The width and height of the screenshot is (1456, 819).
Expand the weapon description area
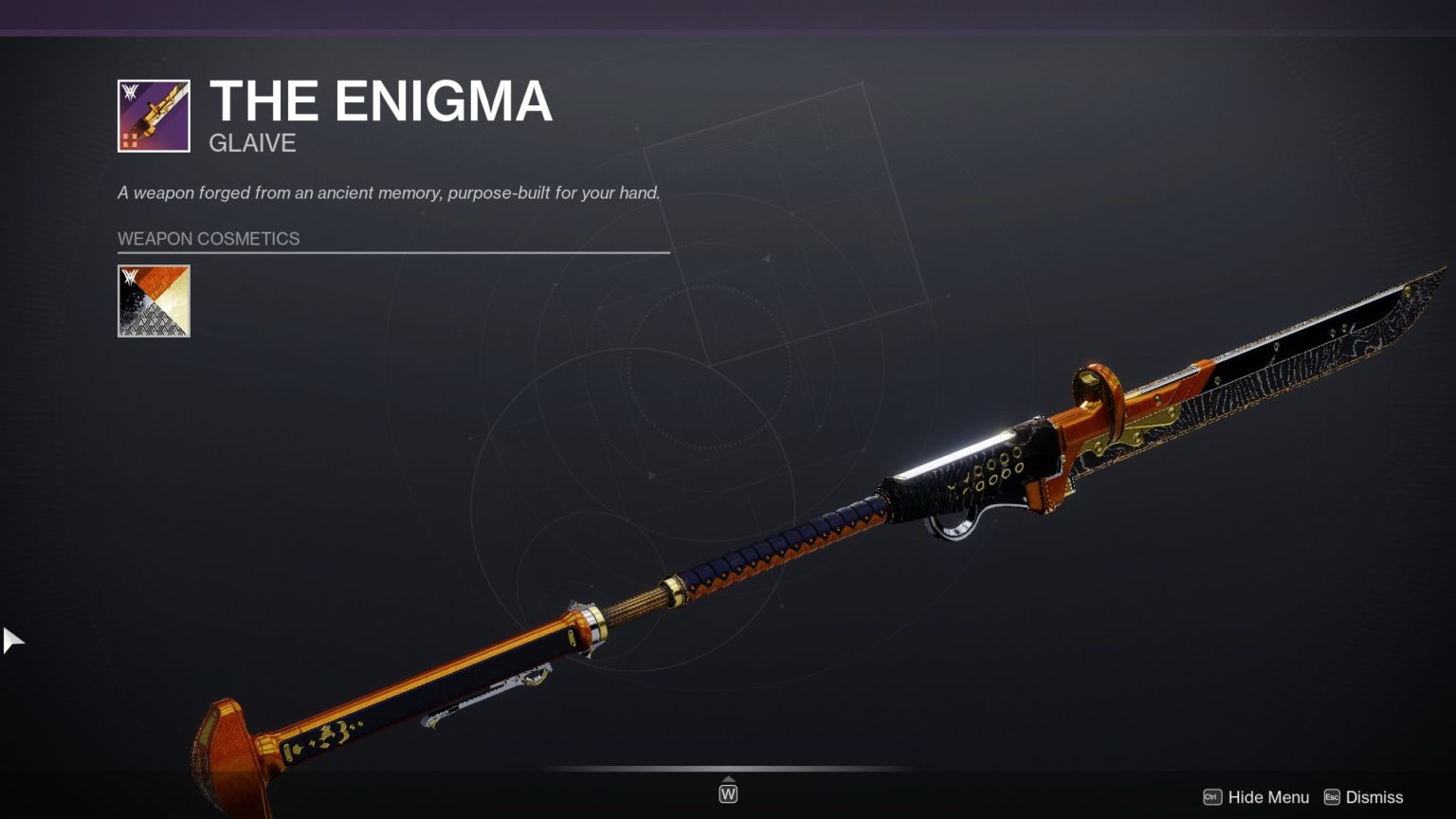click(x=389, y=192)
